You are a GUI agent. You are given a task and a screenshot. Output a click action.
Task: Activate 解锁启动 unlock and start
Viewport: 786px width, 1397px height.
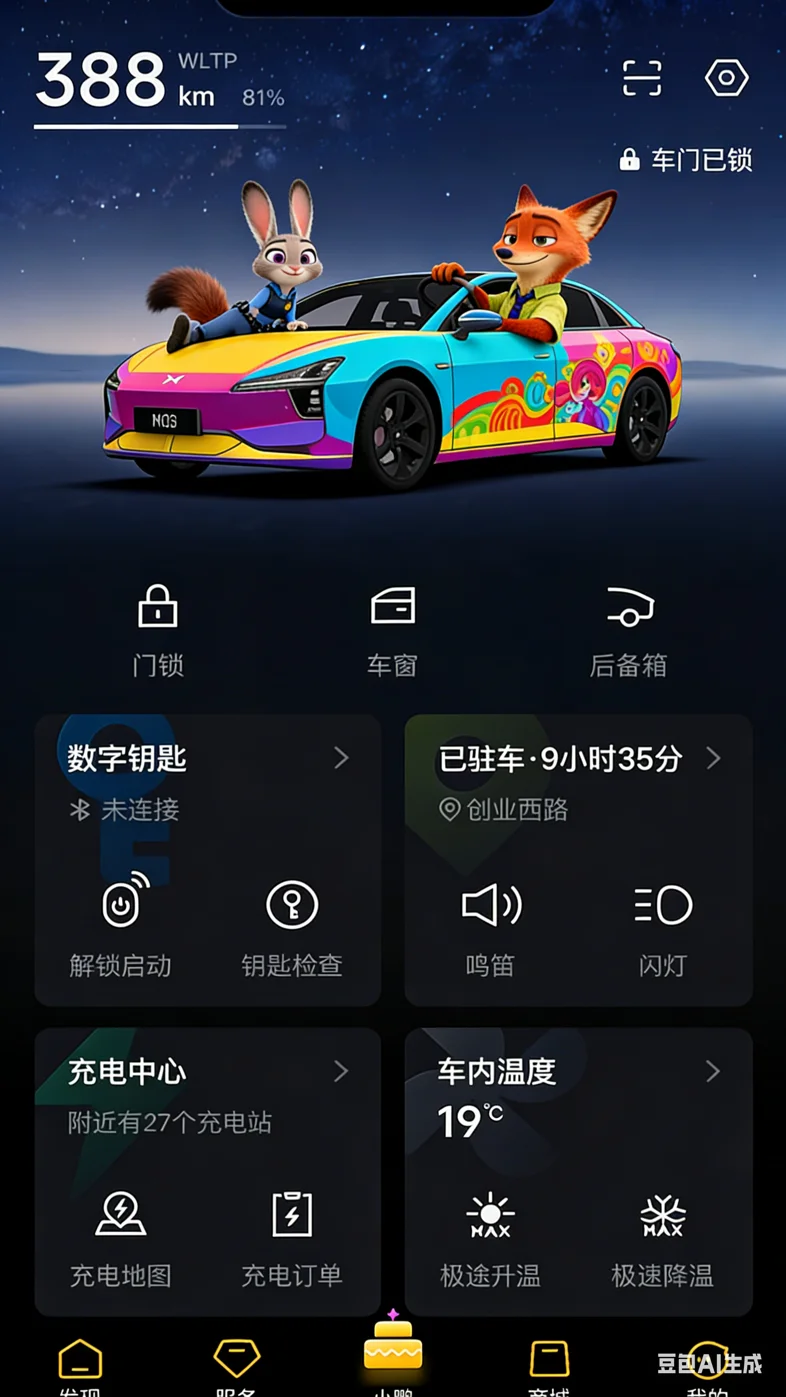121,925
